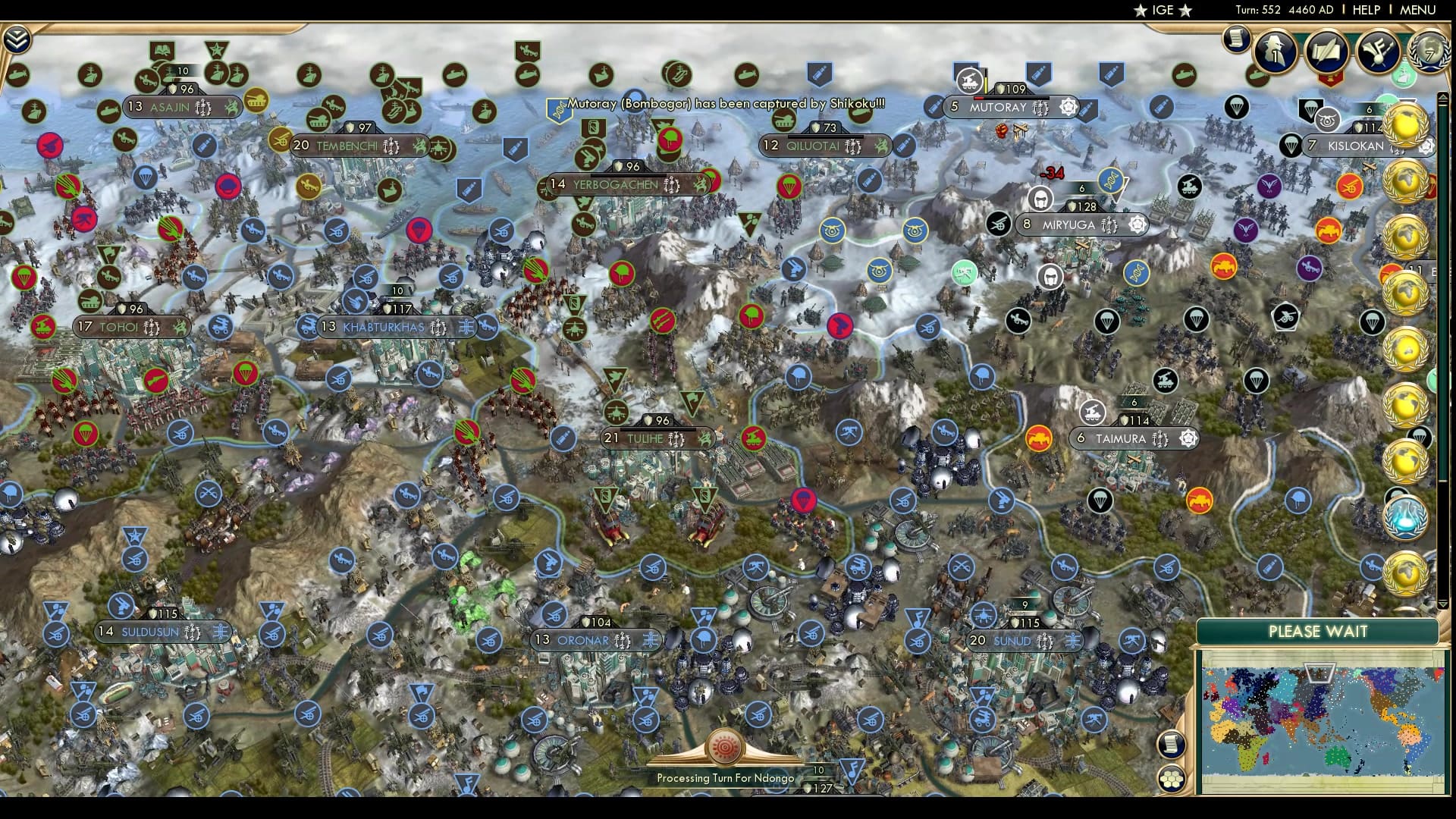
Task: Click the Mutoray captured by Shikoku notification banner
Action: click(x=720, y=103)
